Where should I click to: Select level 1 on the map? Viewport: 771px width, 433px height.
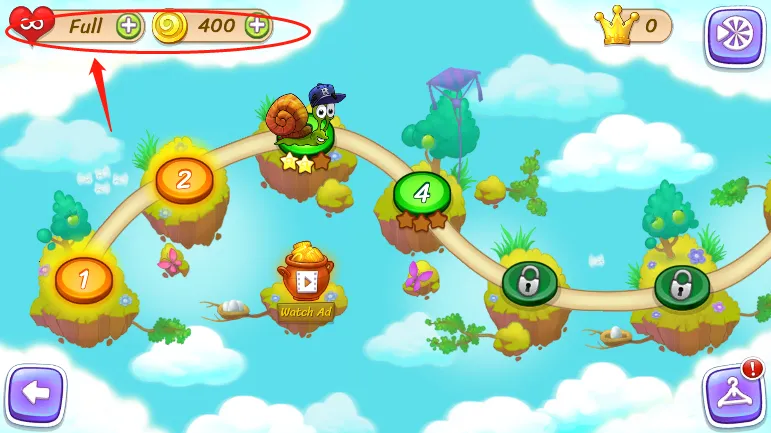pos(84,279)
